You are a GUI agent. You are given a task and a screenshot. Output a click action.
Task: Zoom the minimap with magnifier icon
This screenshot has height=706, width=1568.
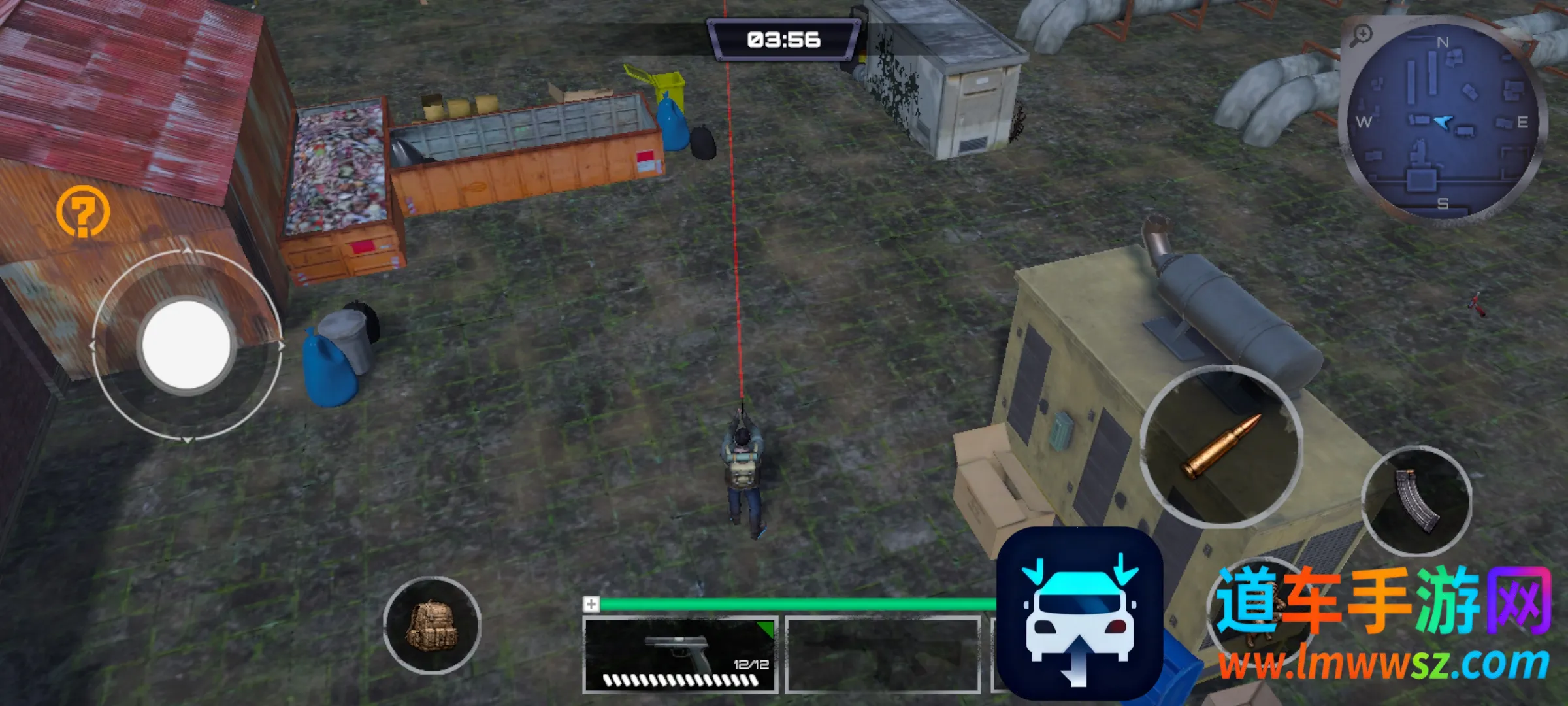(1361, 34)
